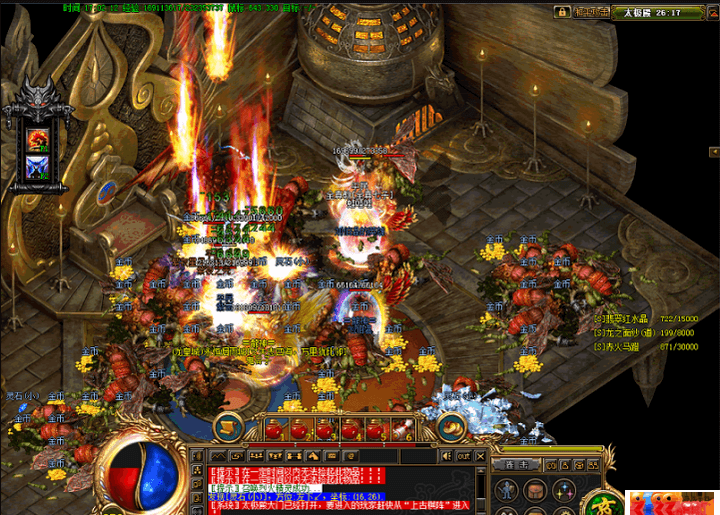The height and width of the screenshot is (515, 720).
Task: Click the "out" button on chat bar
Action: point(464,455)
